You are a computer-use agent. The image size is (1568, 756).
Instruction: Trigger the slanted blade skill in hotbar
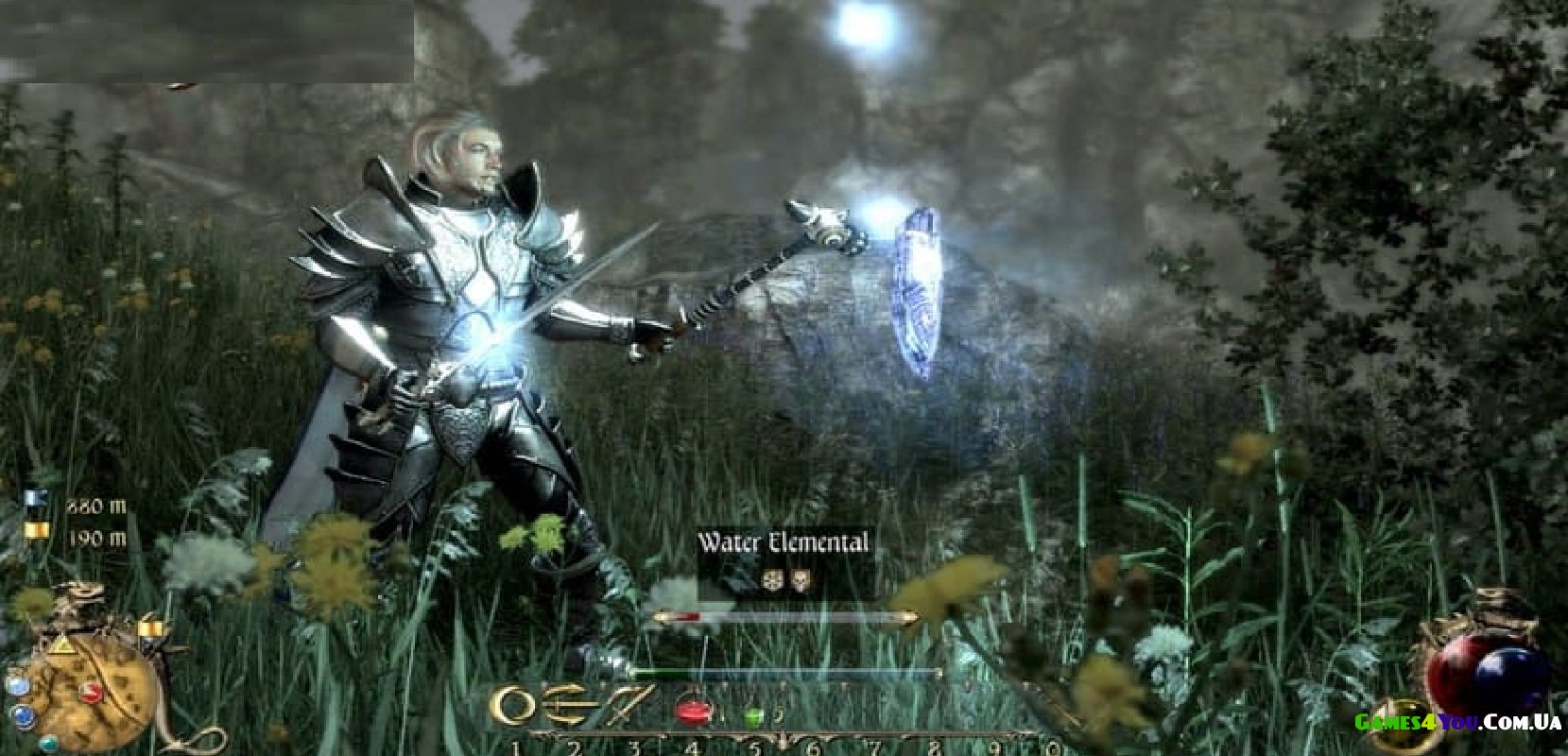(x=631, y=703)
